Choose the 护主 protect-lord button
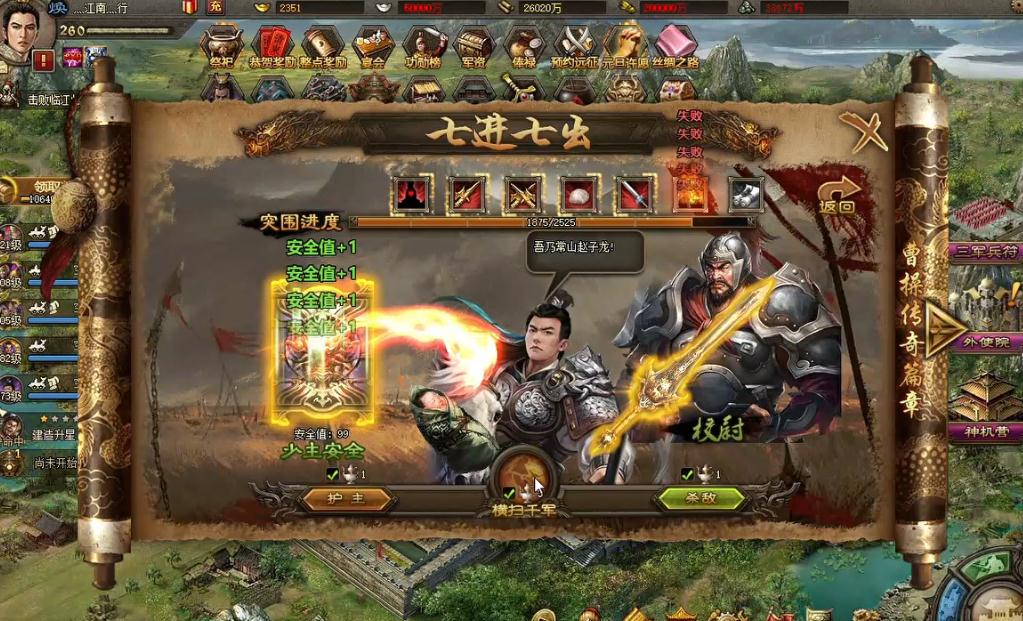The height and width of the screenshot is (621, 1023). click(x=347, y=498)
